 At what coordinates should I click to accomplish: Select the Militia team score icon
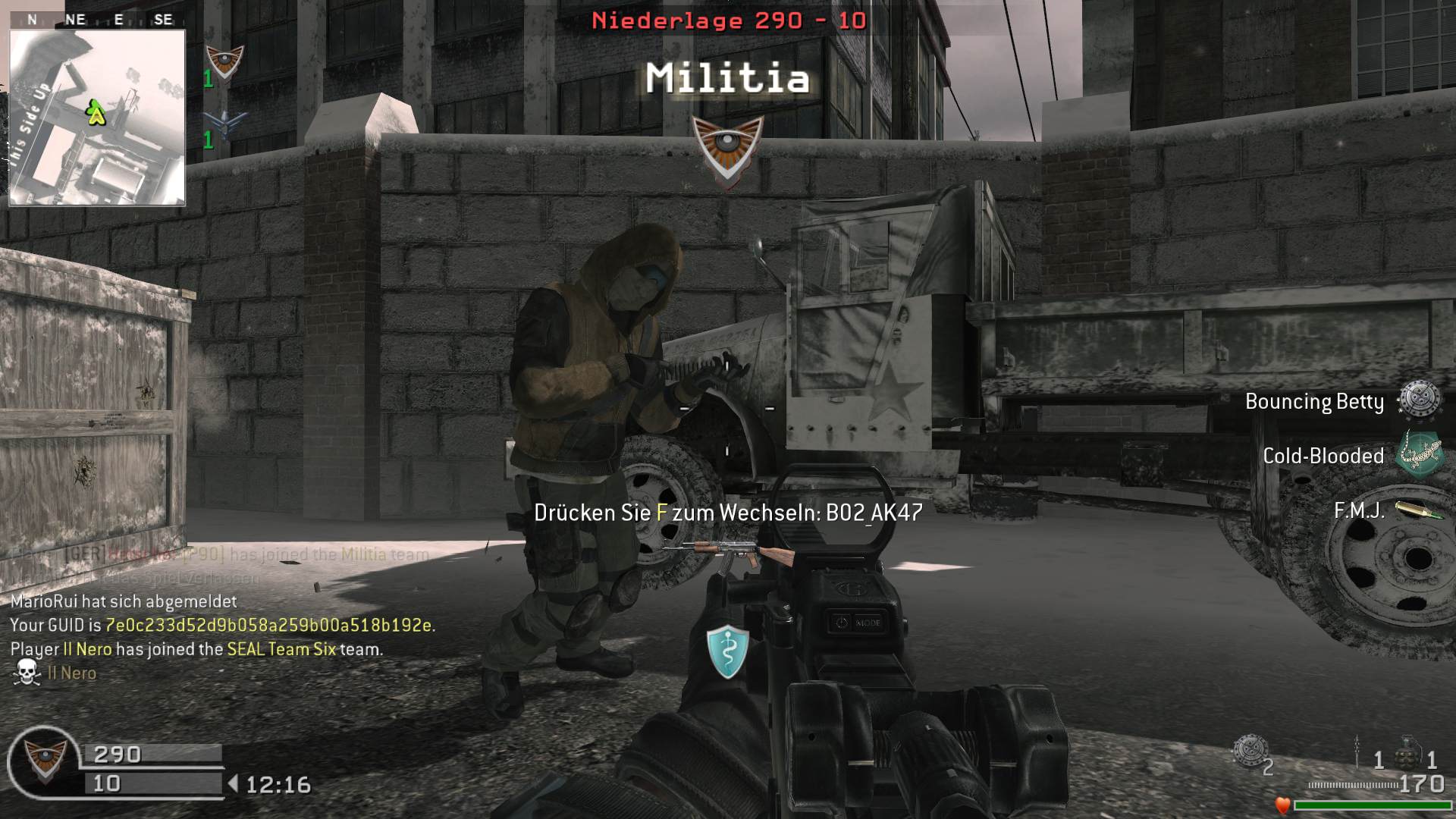click(225, 61)
